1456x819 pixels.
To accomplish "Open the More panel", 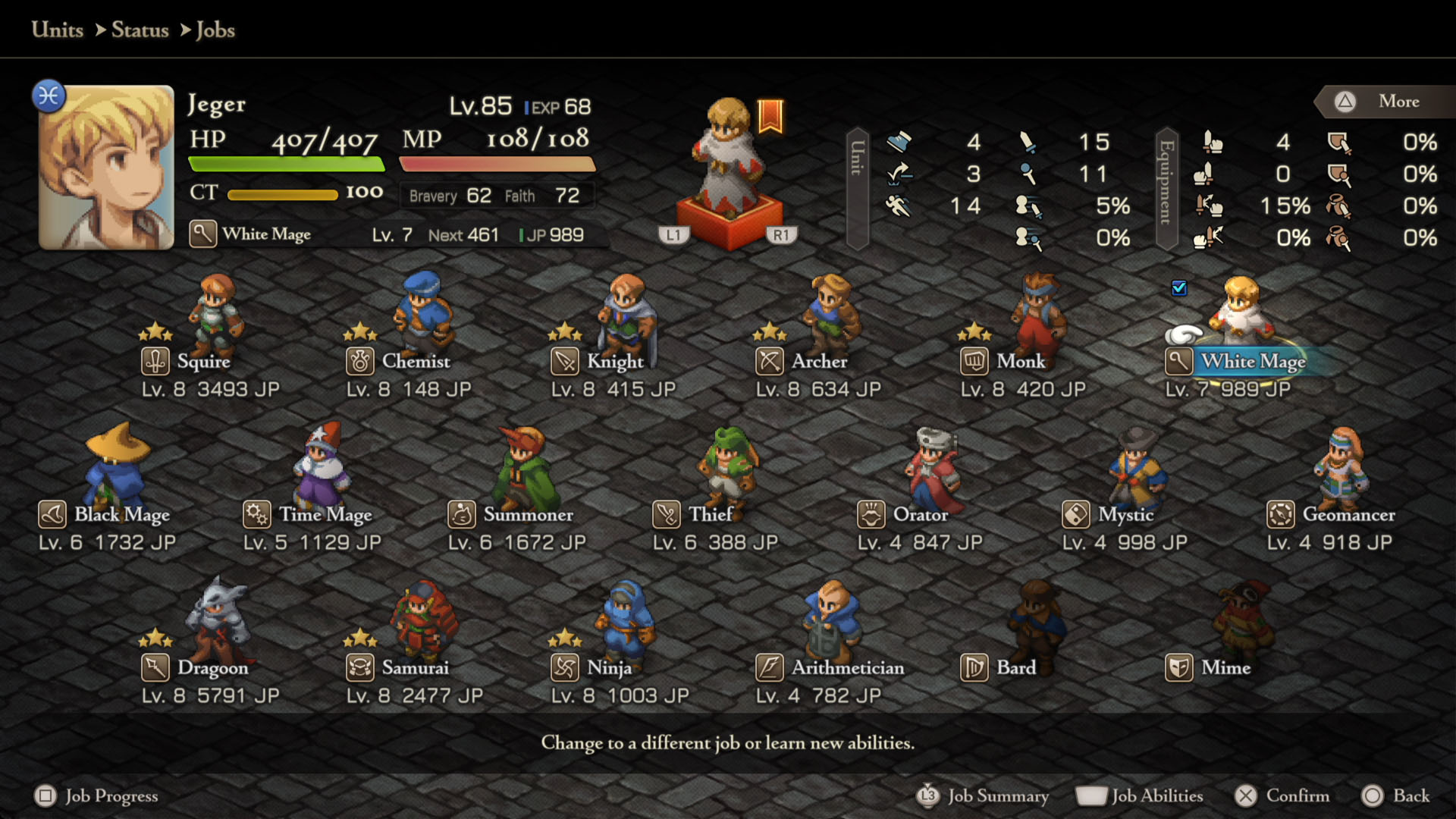I will point(1386,102).
